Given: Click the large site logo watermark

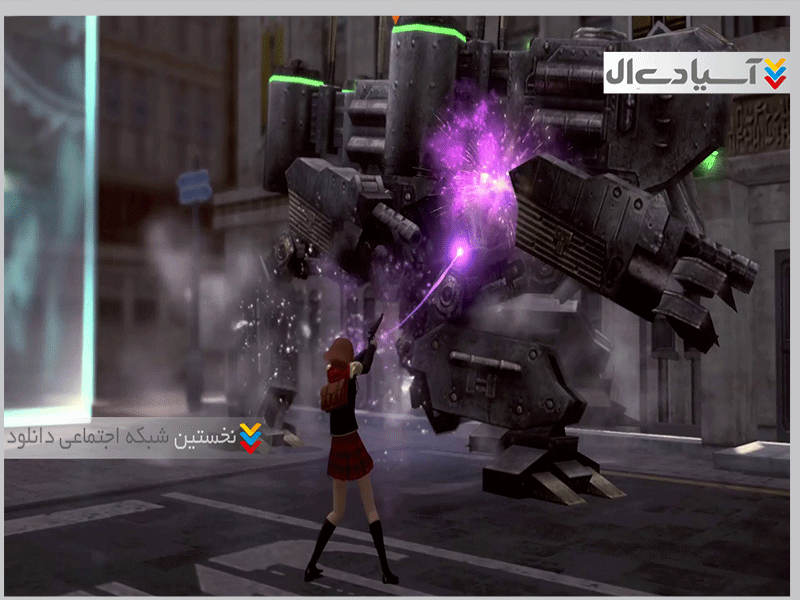Looking at the screenshot, I should 696,73.
